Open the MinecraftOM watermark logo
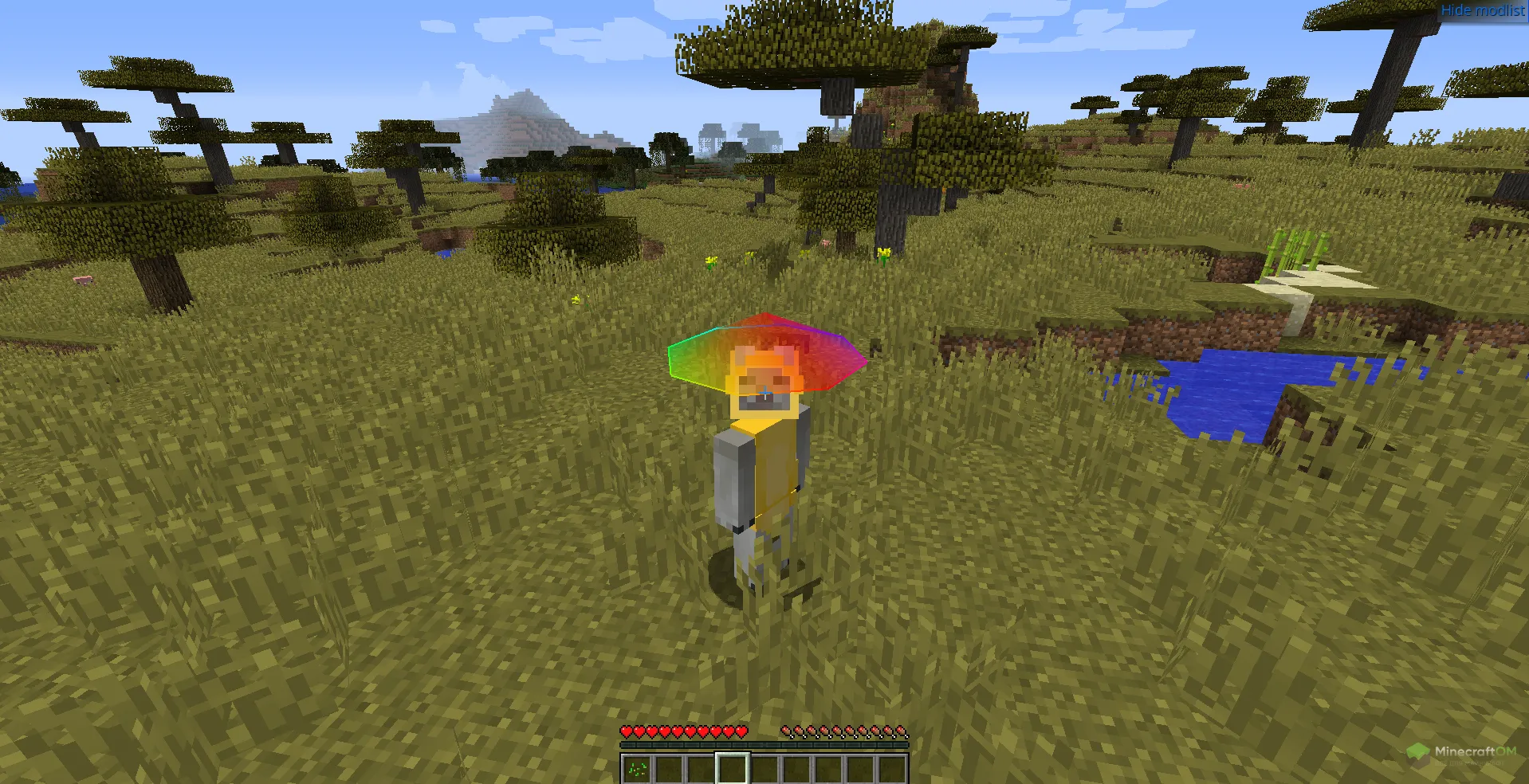Viewport: 1529px width, 784px height. click(1460, 753)
